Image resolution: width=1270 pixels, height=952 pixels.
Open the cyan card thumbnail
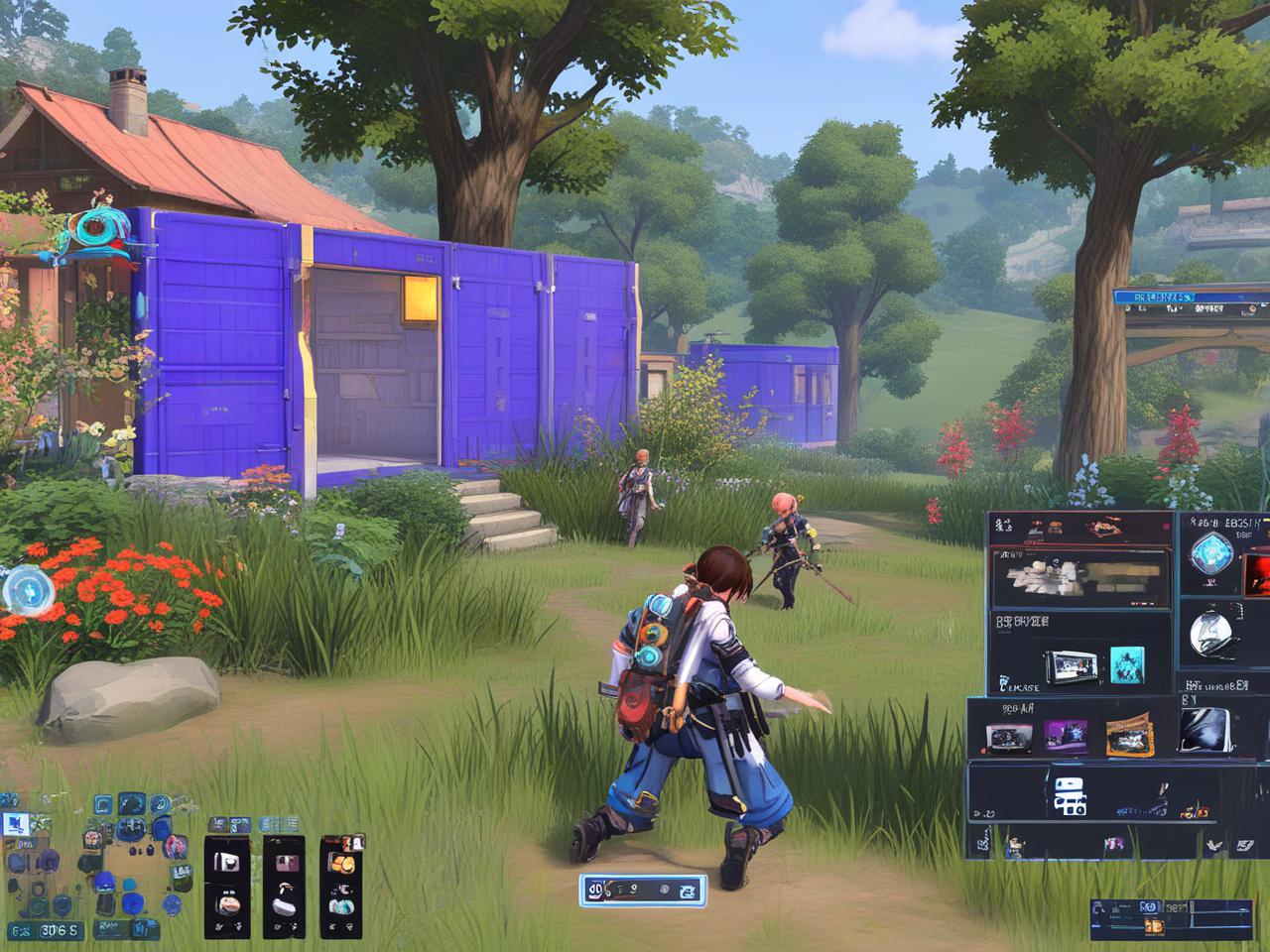[1126, 665]
